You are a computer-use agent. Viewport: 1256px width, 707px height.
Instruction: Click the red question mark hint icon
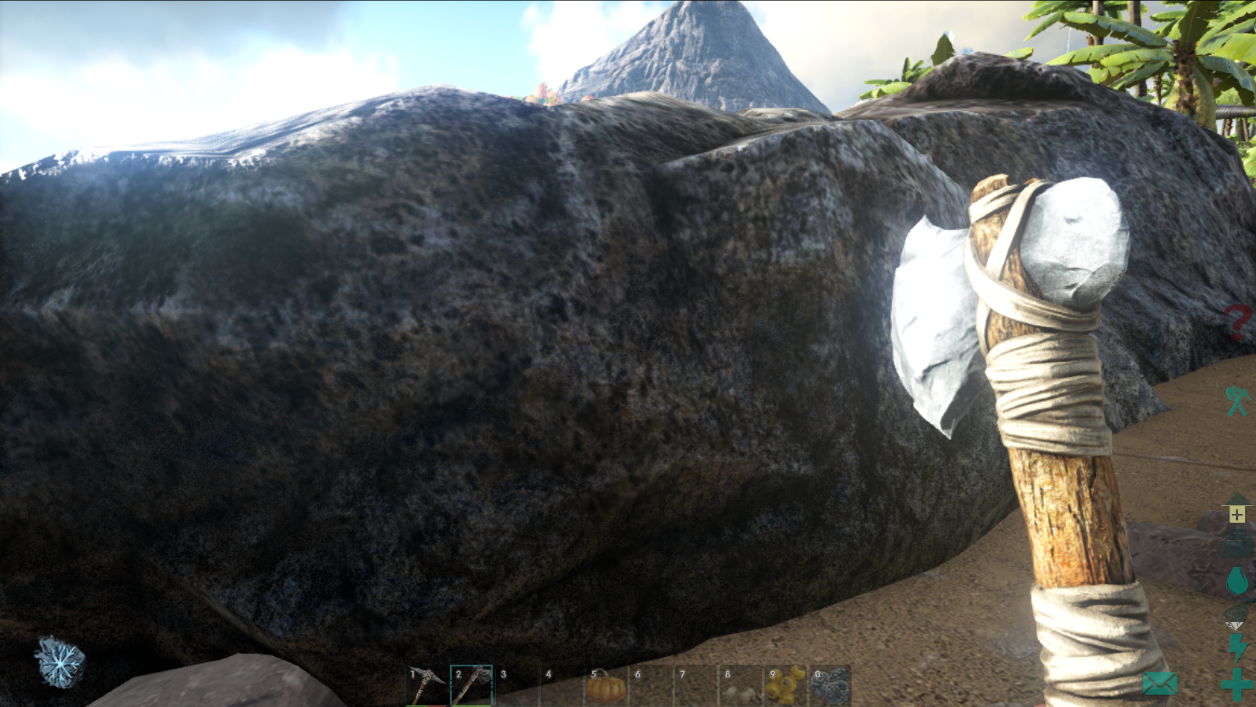pyautogui.click(x=1239, y=324)
